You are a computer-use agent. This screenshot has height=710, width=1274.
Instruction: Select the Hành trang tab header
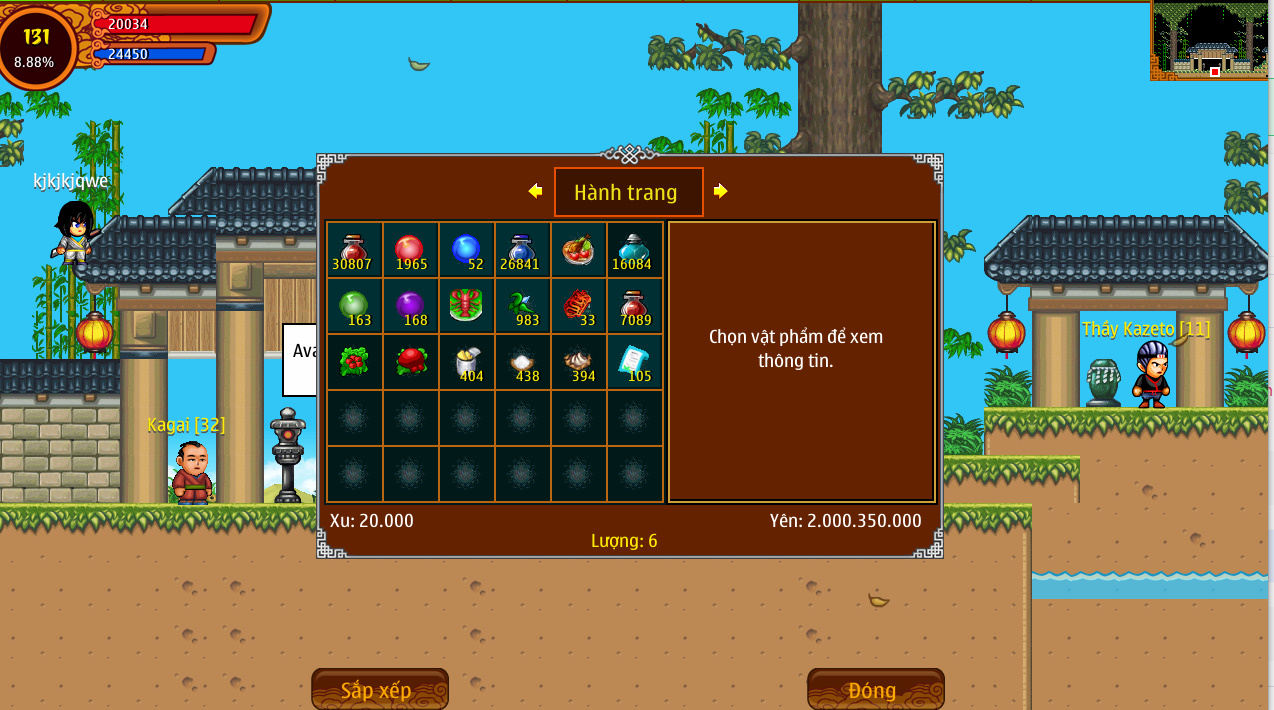pos(628,192)
